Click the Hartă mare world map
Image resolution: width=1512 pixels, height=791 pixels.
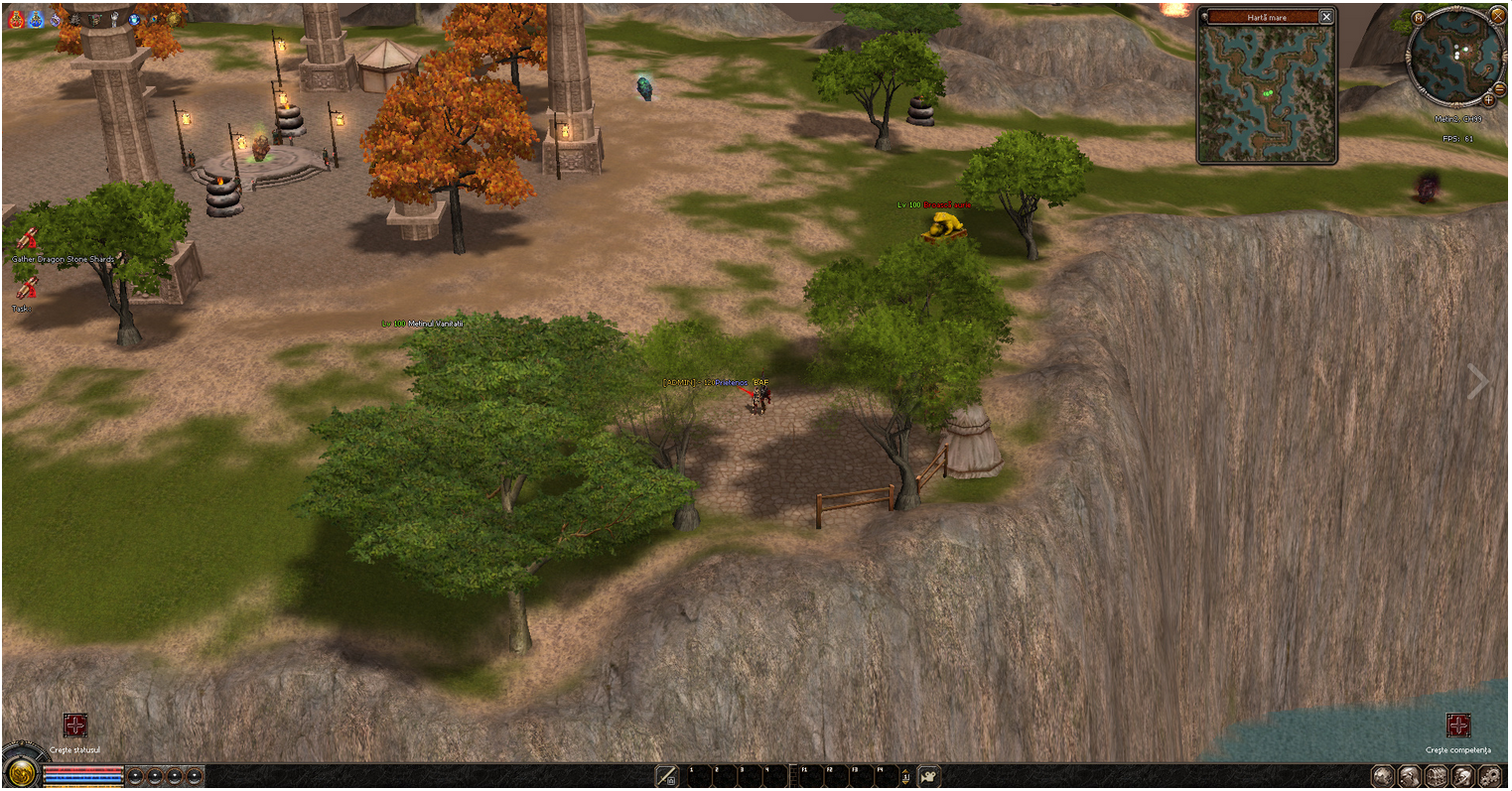click(x=1268, y=92)
